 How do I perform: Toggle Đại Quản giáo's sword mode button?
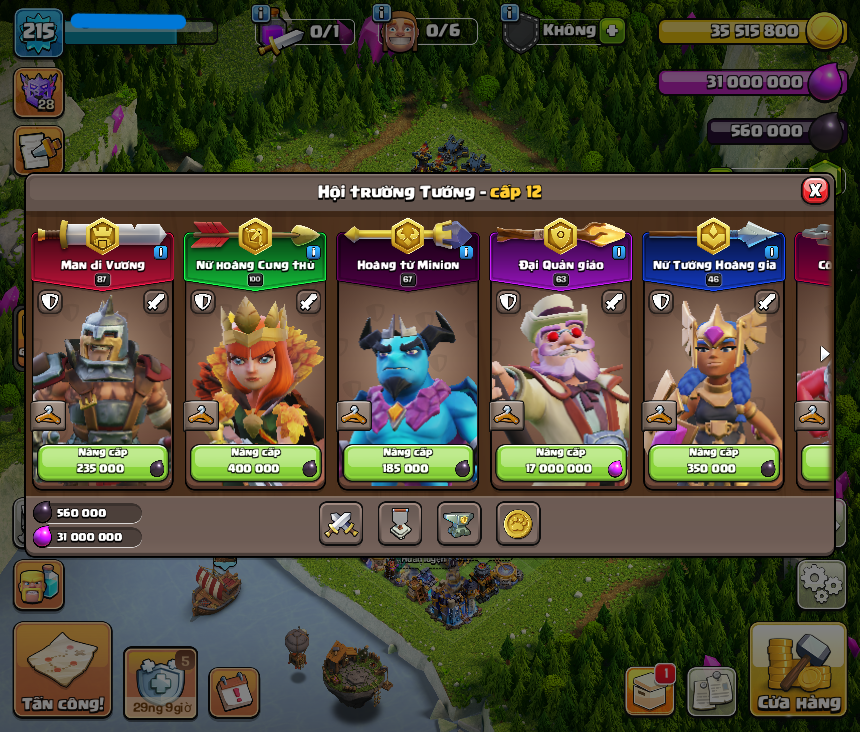coord(614,302)
